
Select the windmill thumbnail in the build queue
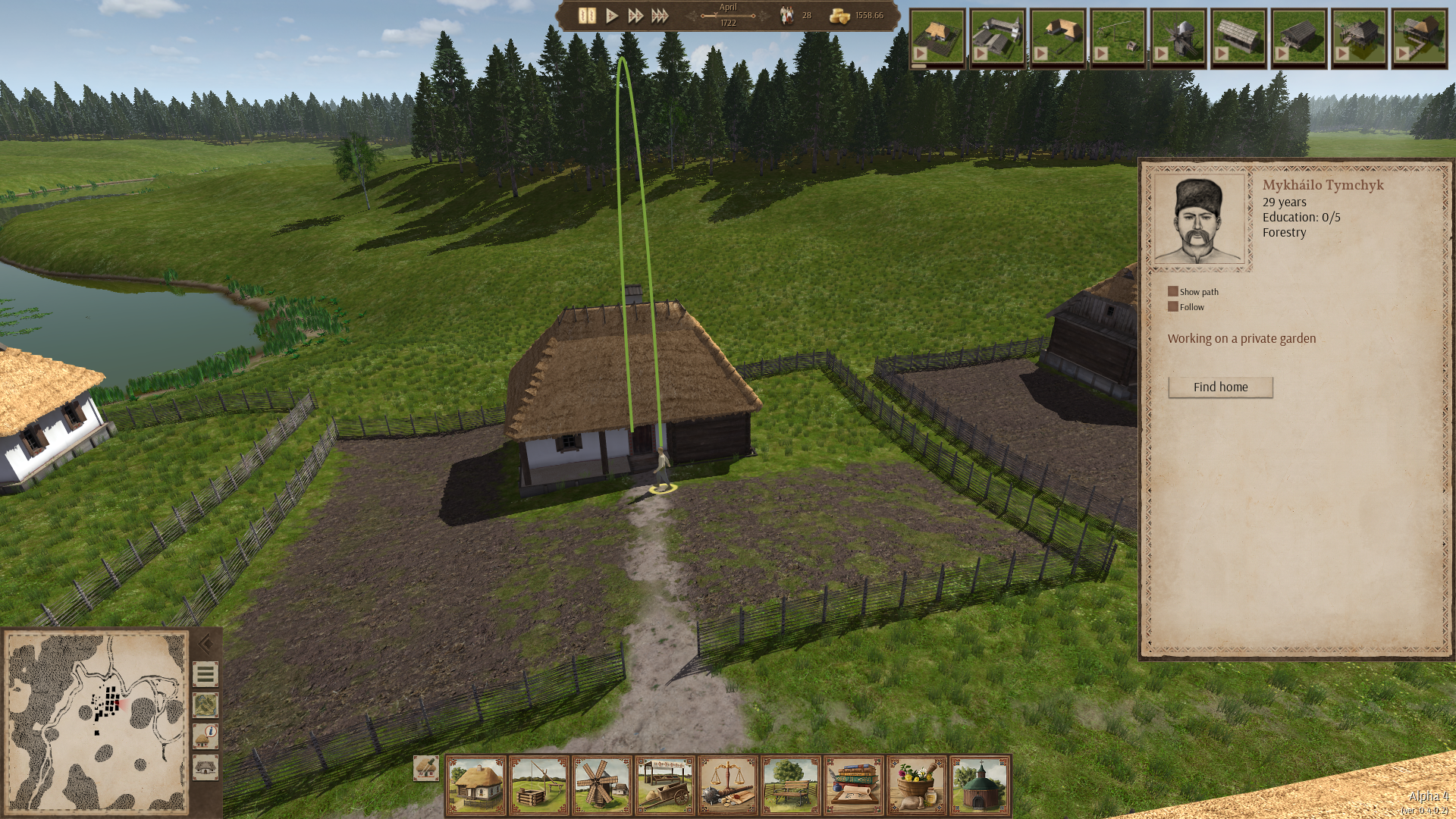tap(1178, 38)
